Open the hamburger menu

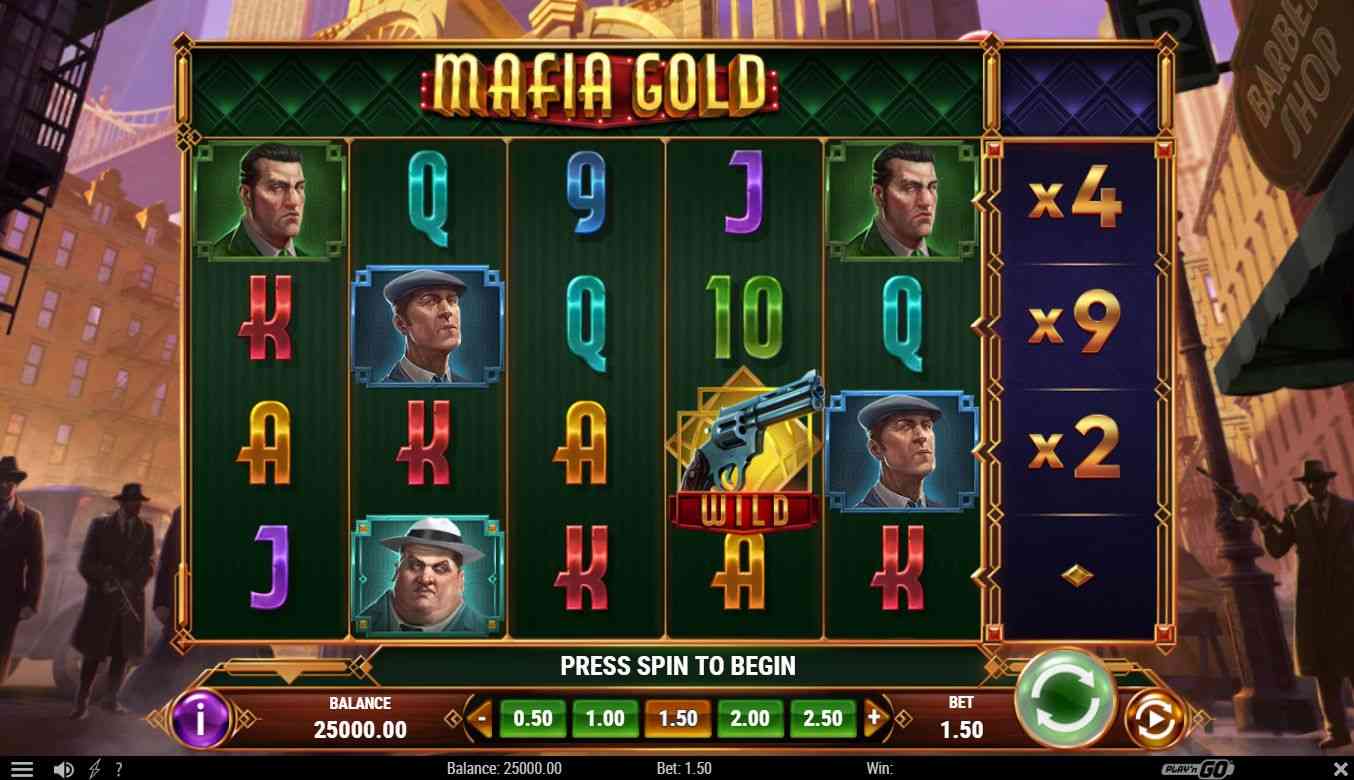tap(21, 769)
